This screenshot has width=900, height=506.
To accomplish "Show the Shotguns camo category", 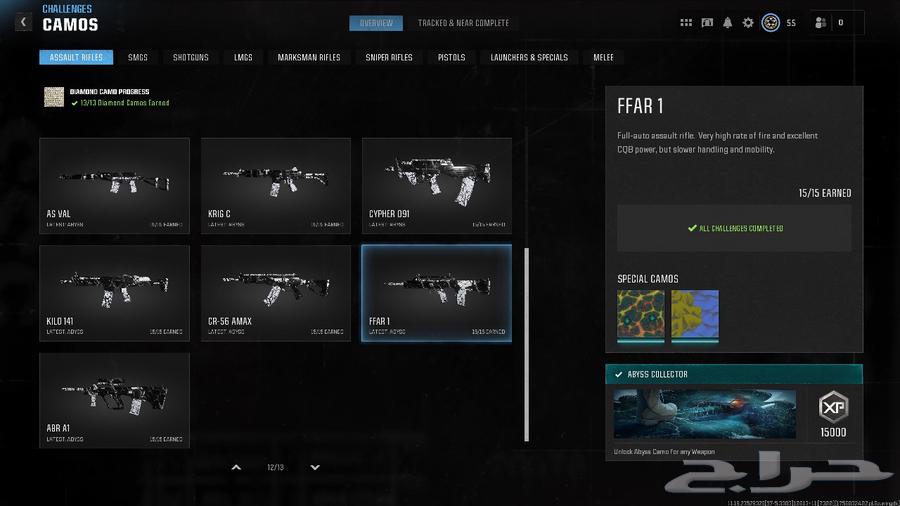I will pyautogui.click(x=191, y=58).
